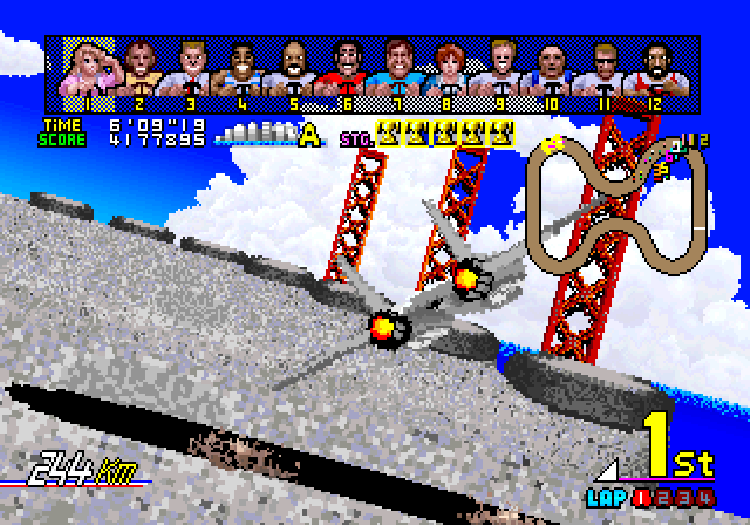Select the bald mustached racer portrait number 5
750x525 pixels.
pos(293,72)
